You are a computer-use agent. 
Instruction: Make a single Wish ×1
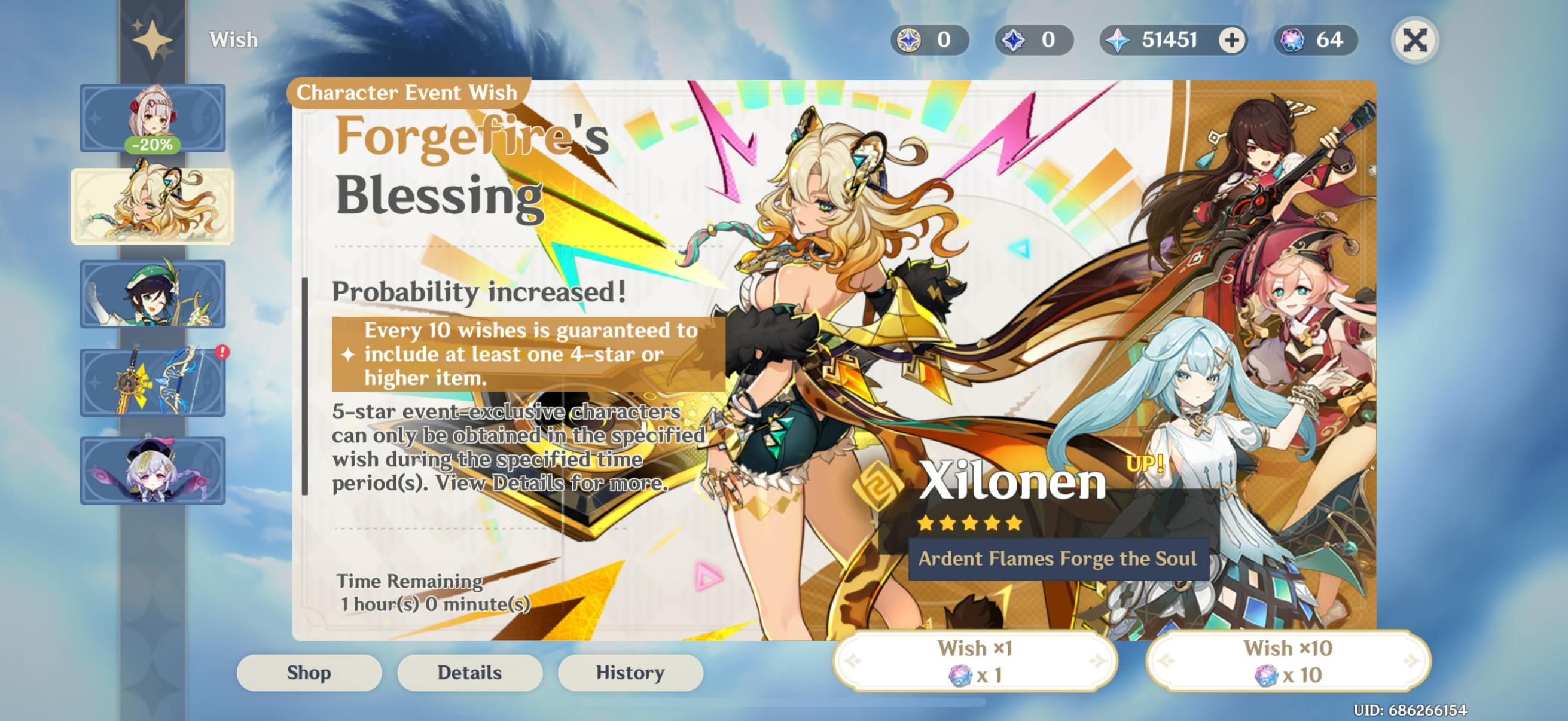975,661
